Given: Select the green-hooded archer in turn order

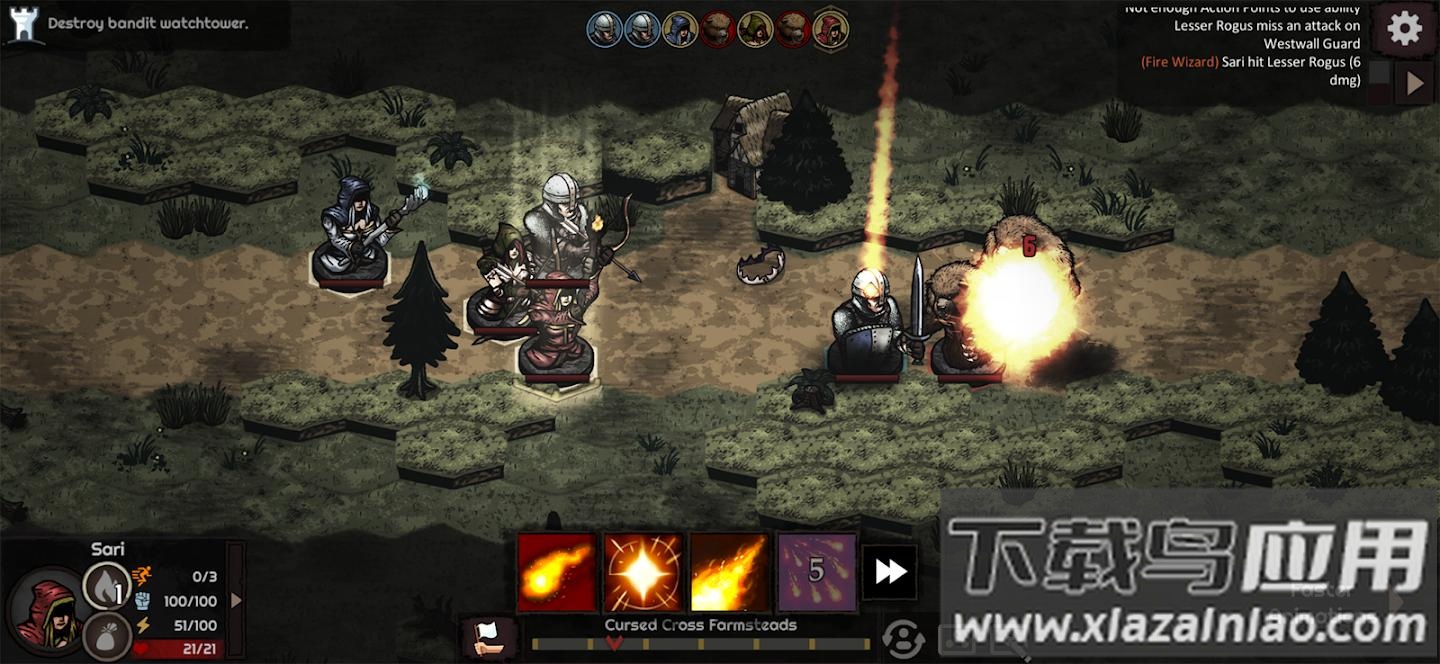Looking at the screenshot, I should [x=755, y=29].
